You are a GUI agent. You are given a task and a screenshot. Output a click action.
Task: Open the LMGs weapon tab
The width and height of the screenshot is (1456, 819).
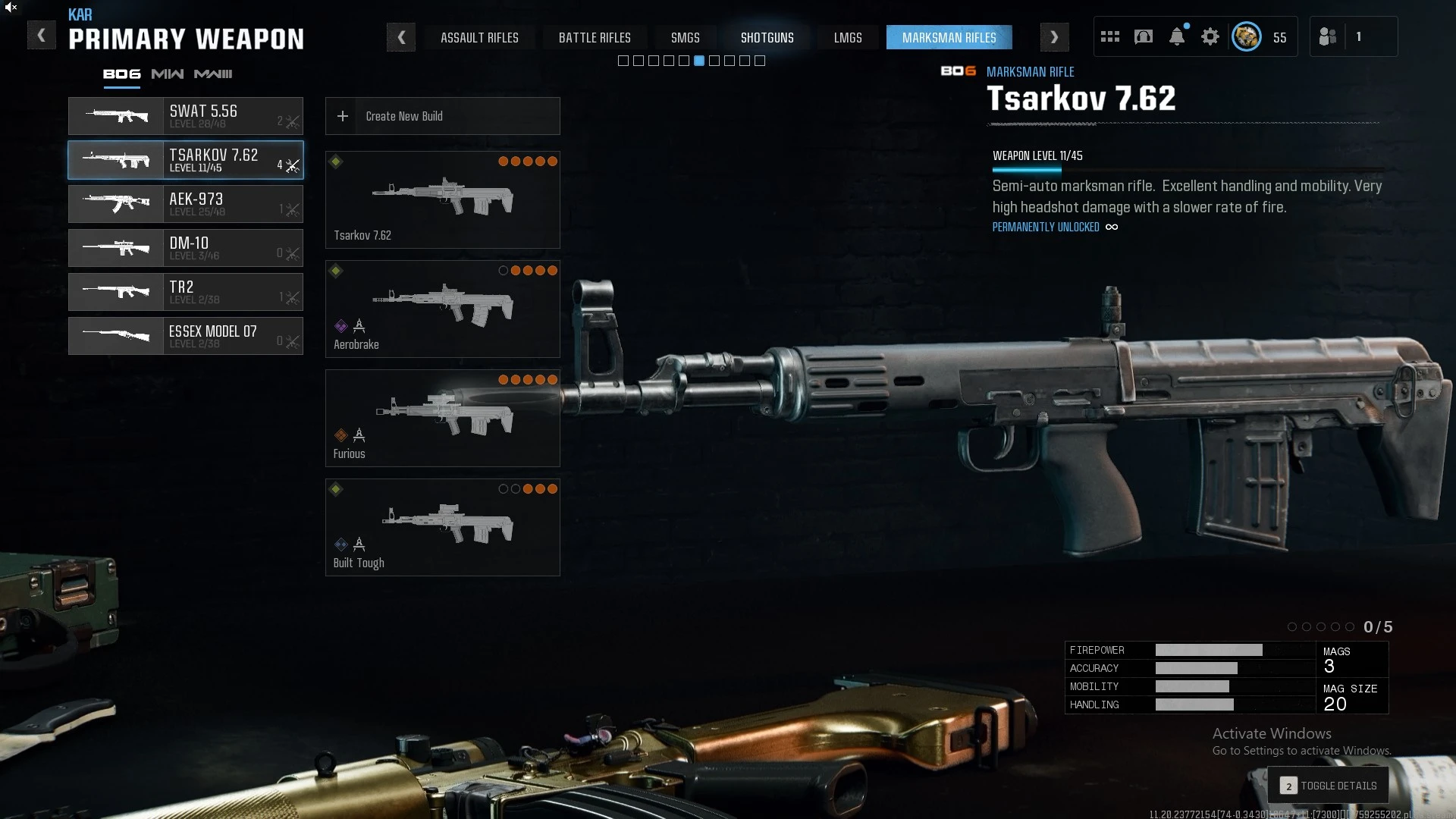(847, 37)
